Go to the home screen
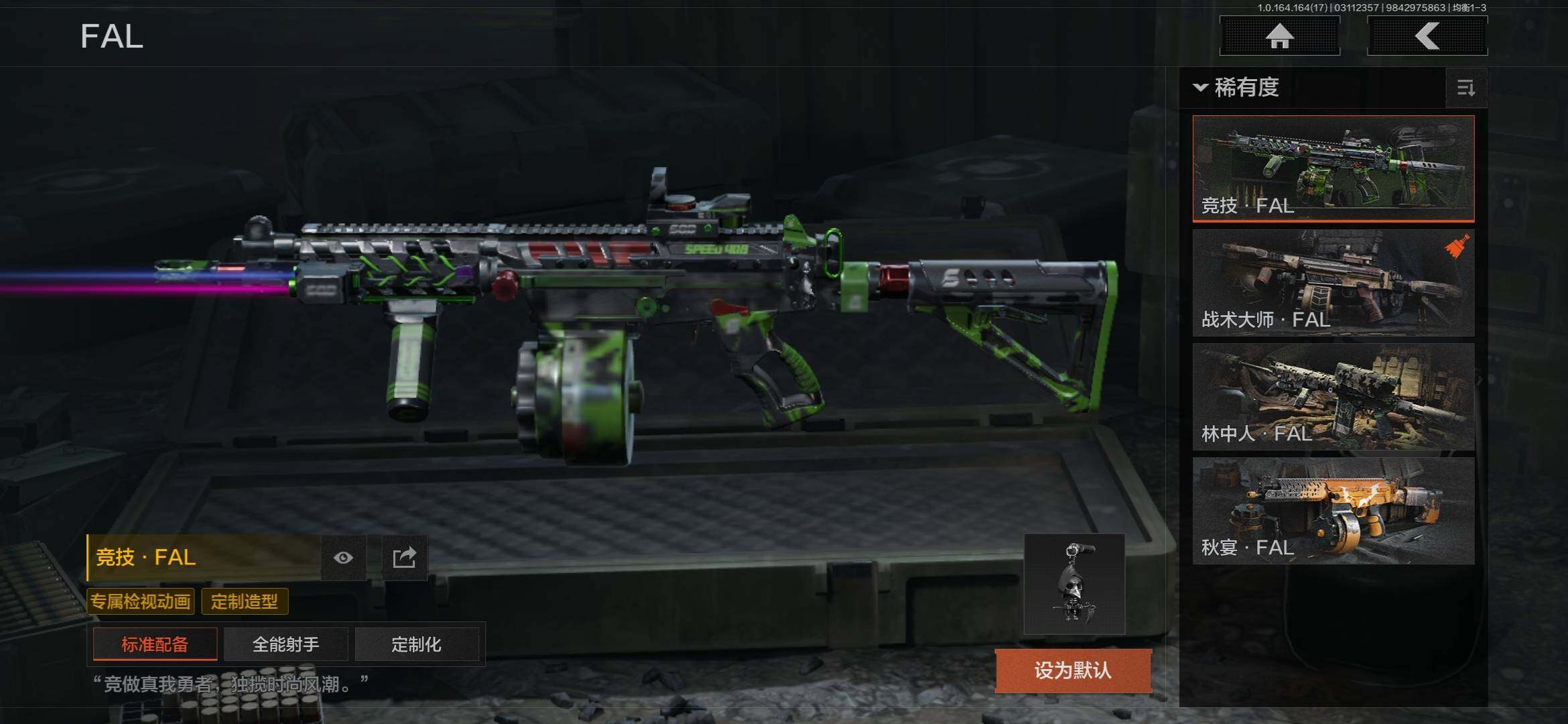Image resolution: width=1568 pixels, height=724 pixels. [x=1279, y=36]
